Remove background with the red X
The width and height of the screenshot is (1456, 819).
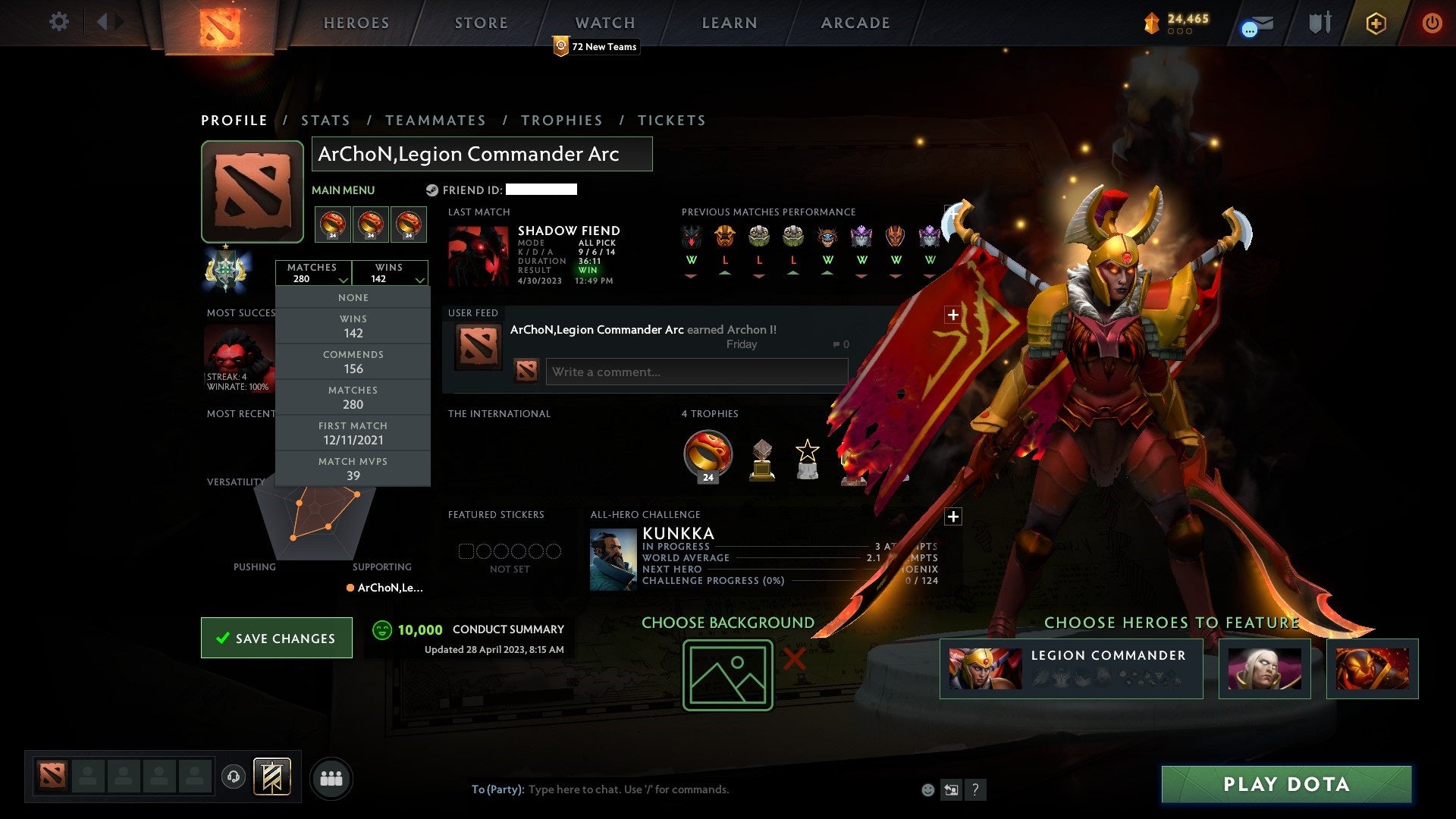[x=795, y=660]
